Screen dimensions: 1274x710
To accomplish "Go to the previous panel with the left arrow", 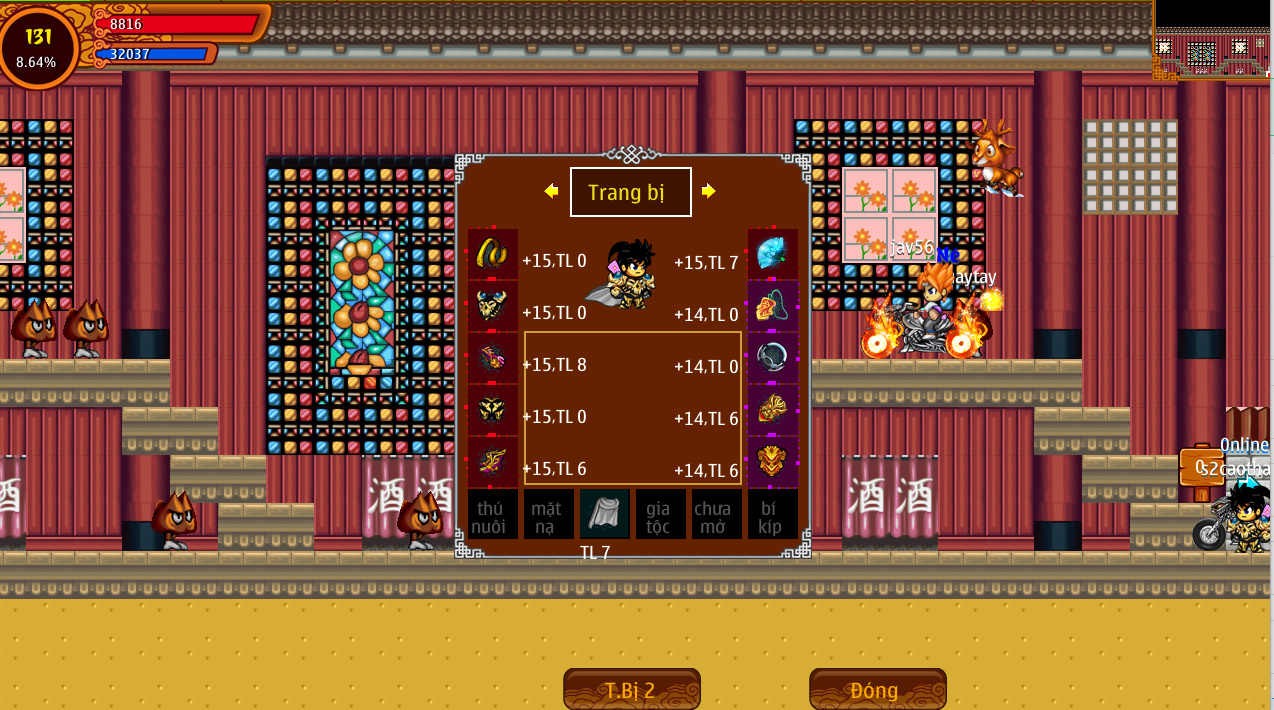I will click(x=551, y=191).
